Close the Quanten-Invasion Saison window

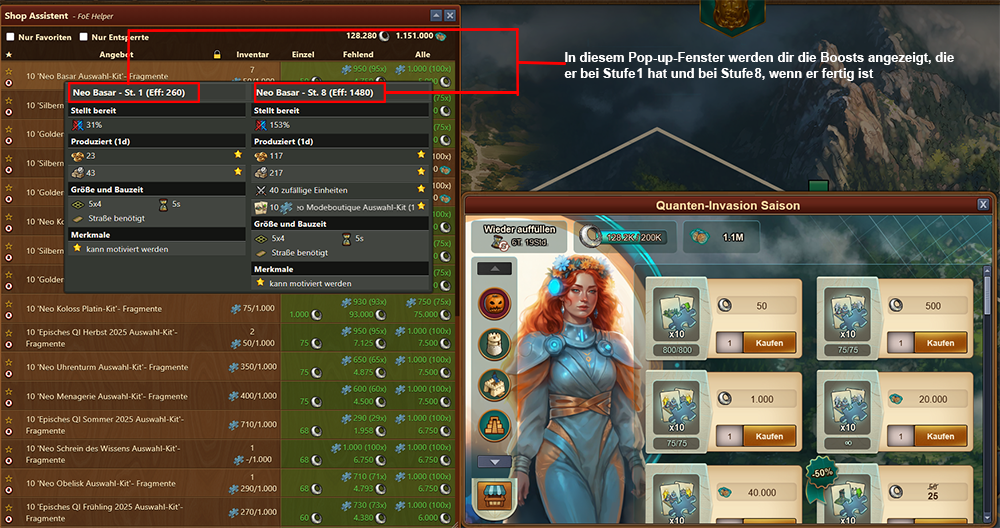(983, 205)
